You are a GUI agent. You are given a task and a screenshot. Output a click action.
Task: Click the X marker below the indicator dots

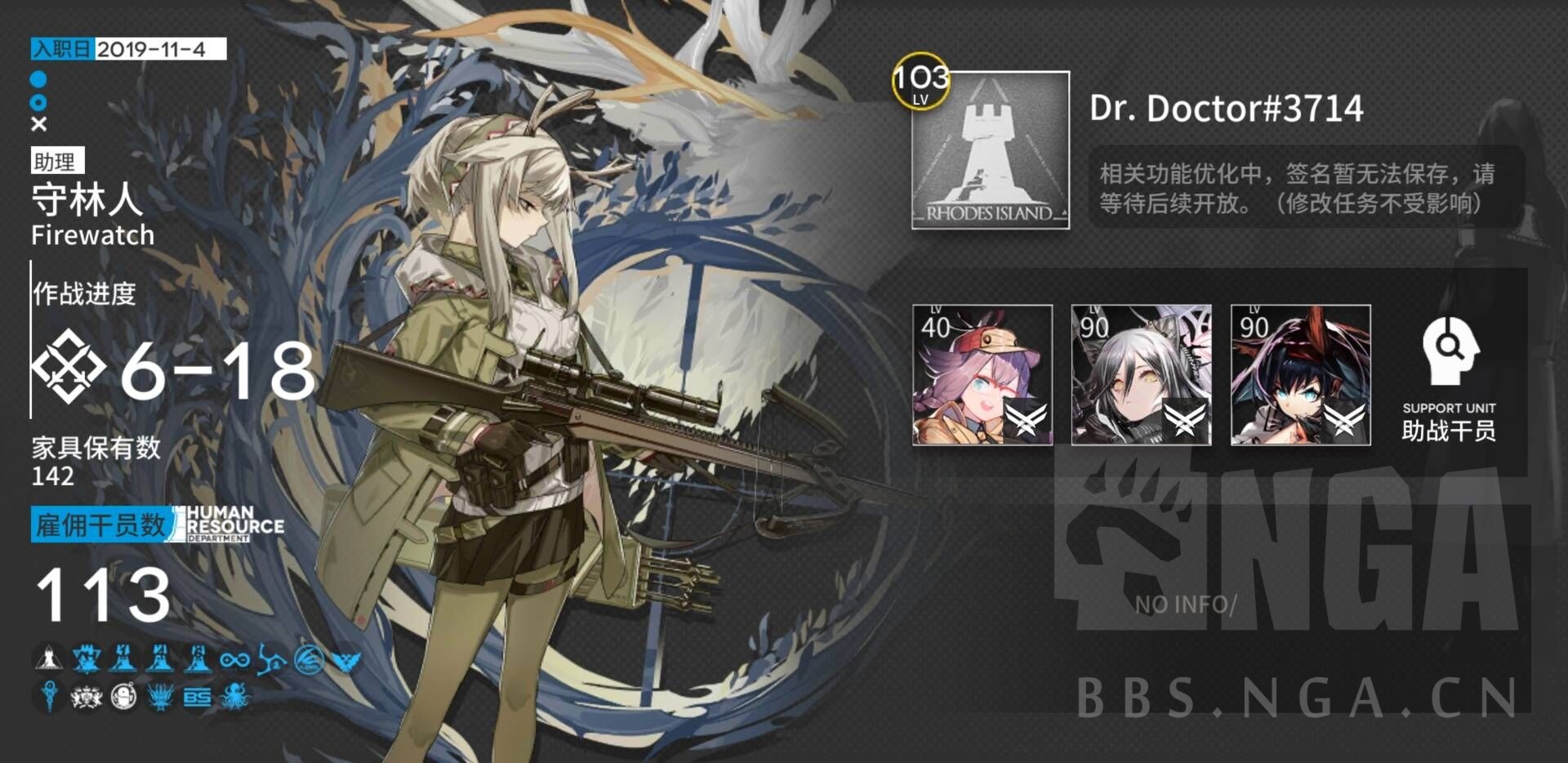[x=39, y=125]
